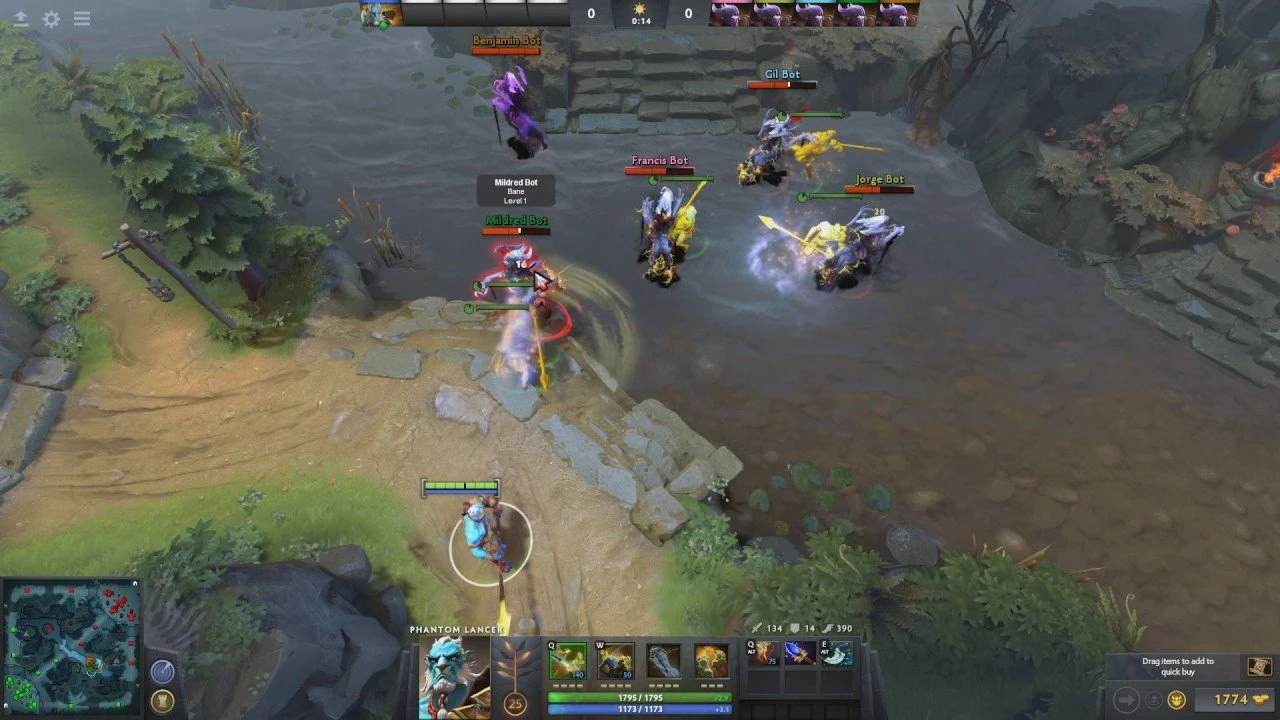Open the settings gear menu
The image size is (1280, 720).
point(51,19)
